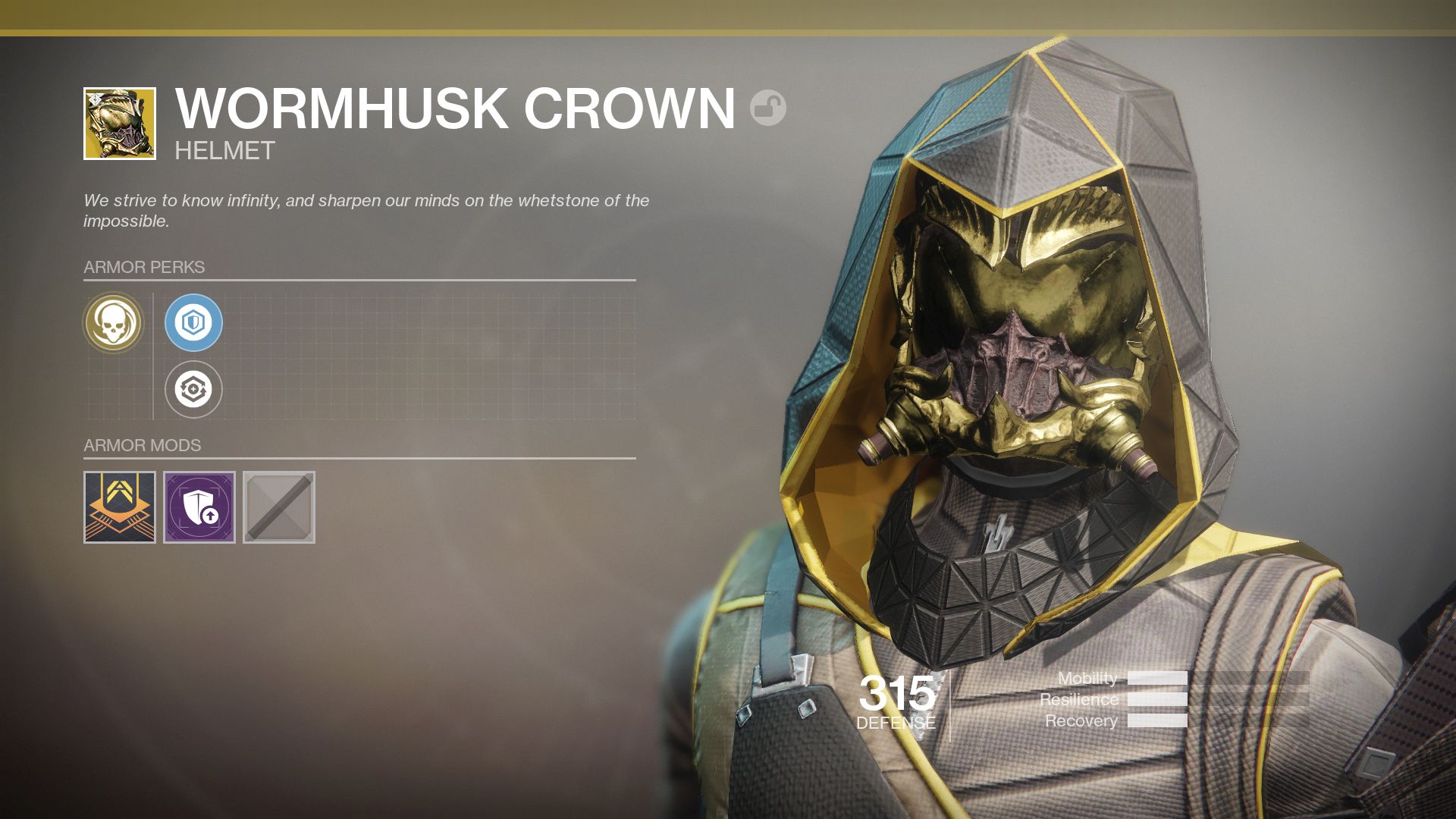Click the Mobility stat label
Screen dimensions: 1456x819
[1090, 679]
